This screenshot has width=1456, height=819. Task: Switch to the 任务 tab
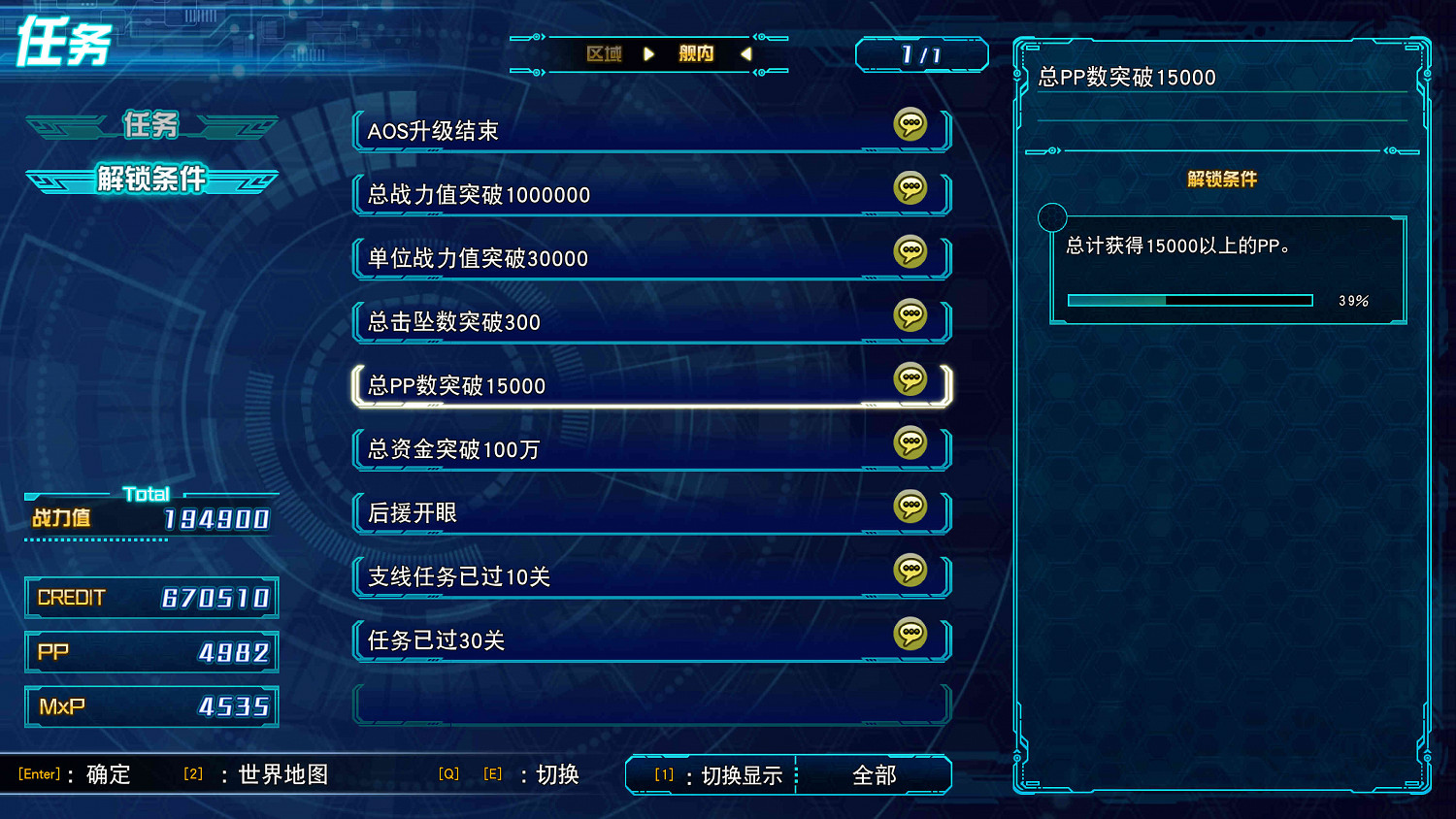click(150, 125)
